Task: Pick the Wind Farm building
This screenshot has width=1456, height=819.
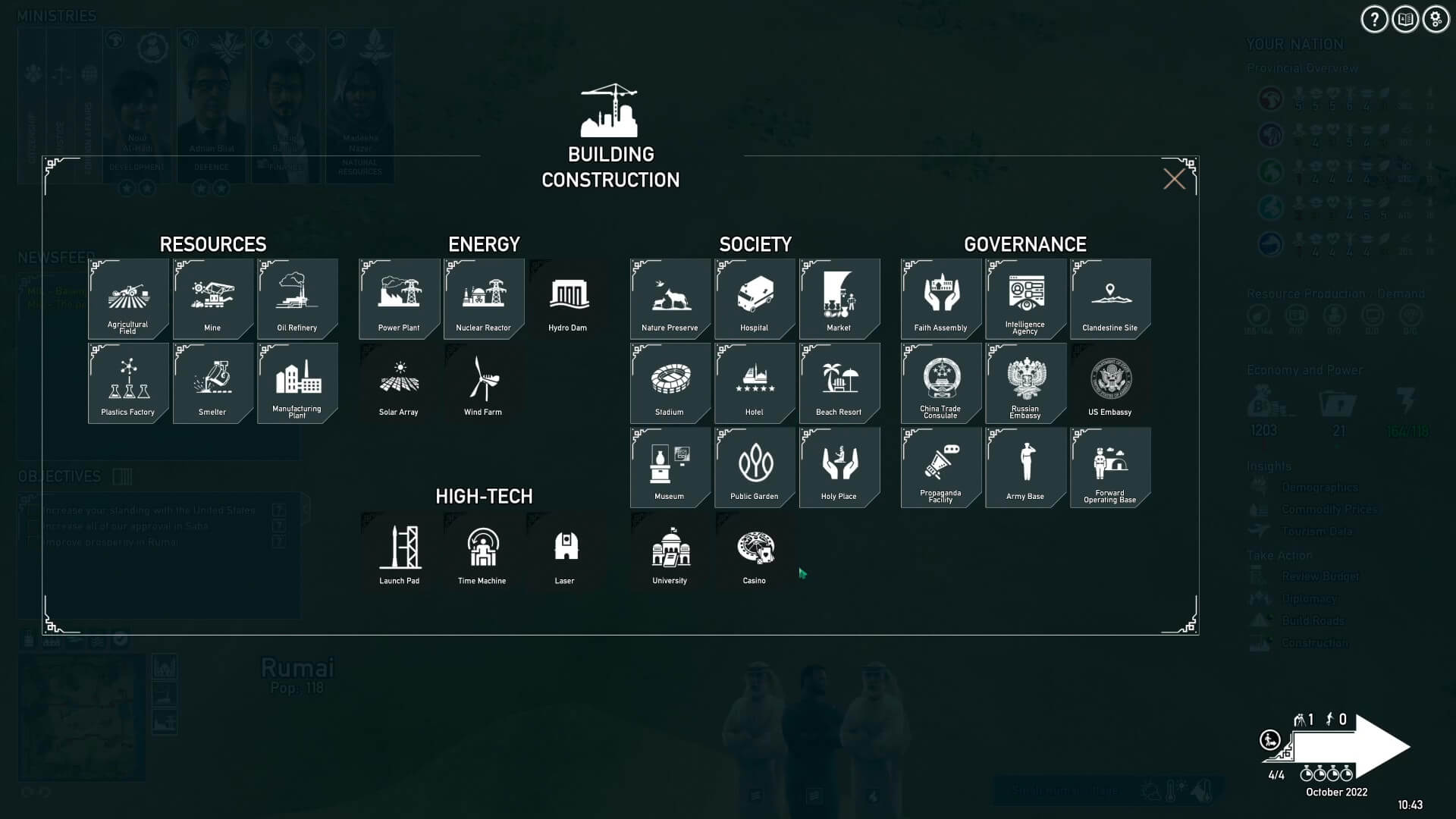Action: (x=484, y=382)
